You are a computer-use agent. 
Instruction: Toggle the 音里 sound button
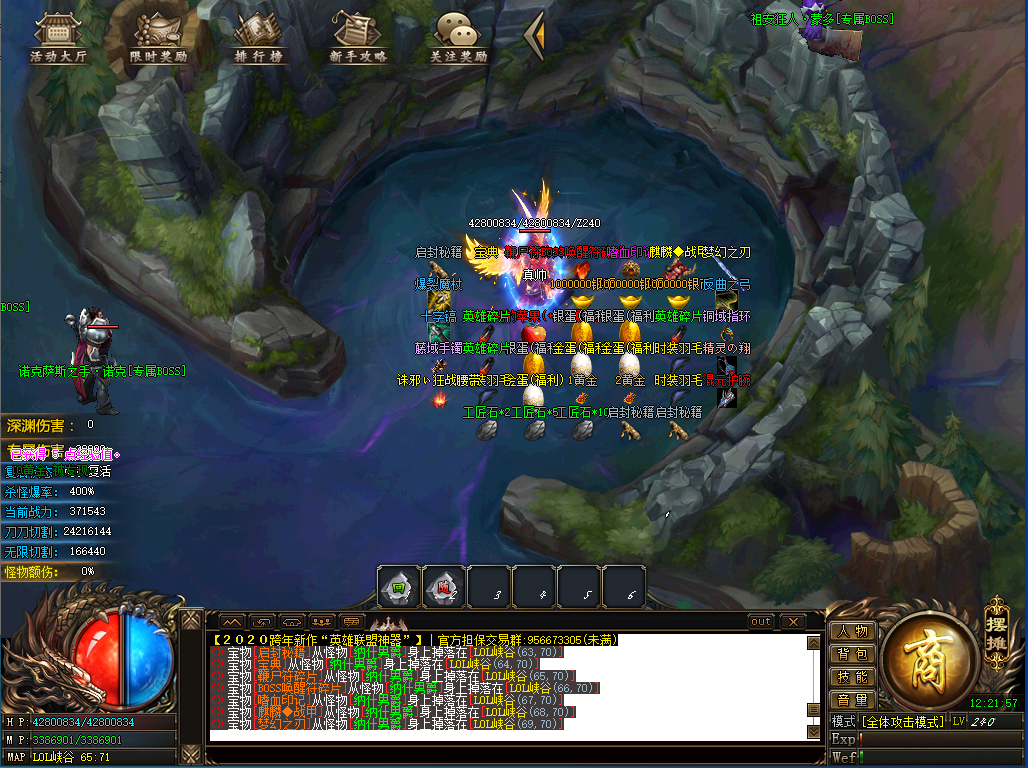[x=852, y=700]
